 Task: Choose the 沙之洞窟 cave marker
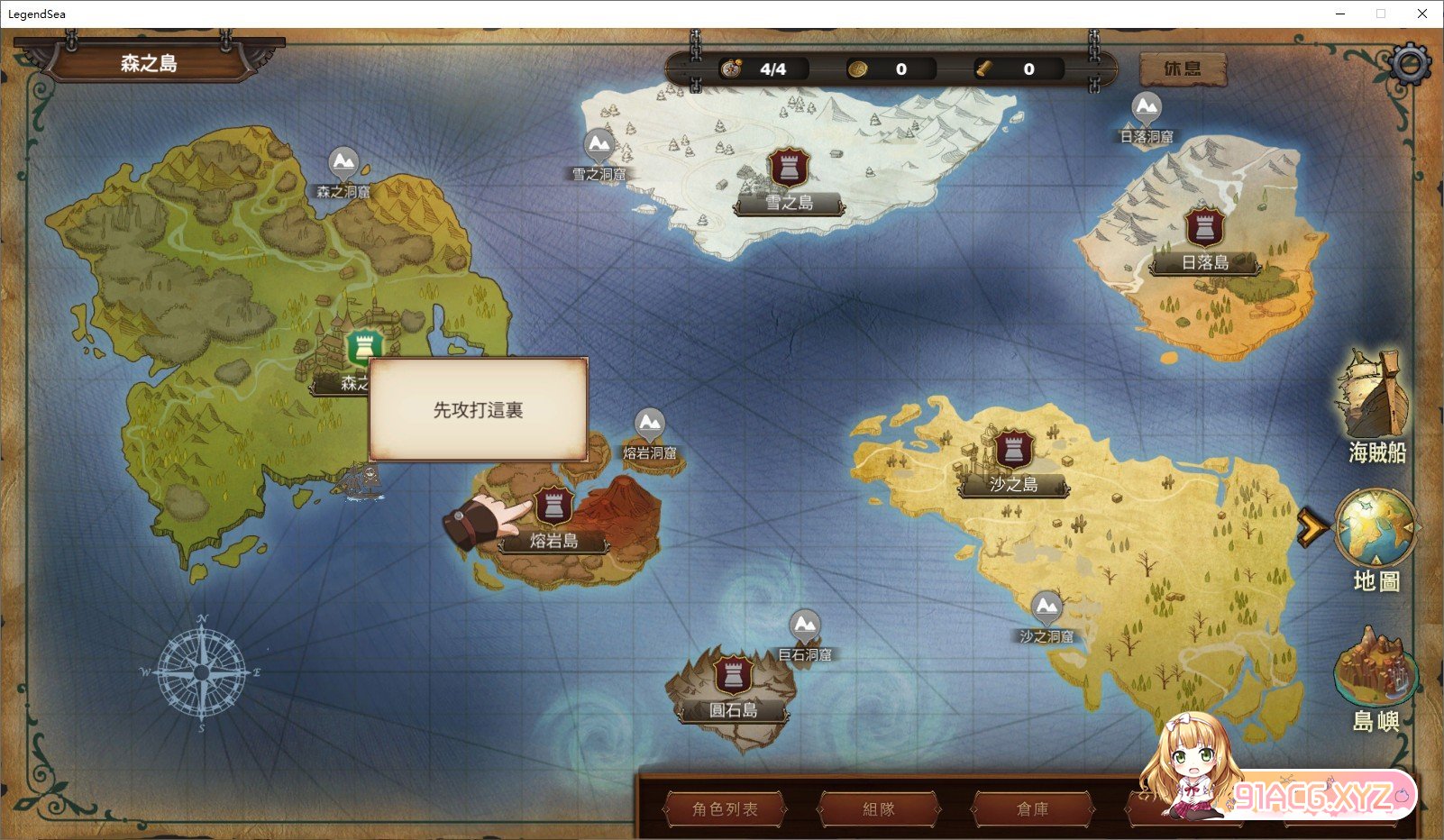coord(1046,607)
